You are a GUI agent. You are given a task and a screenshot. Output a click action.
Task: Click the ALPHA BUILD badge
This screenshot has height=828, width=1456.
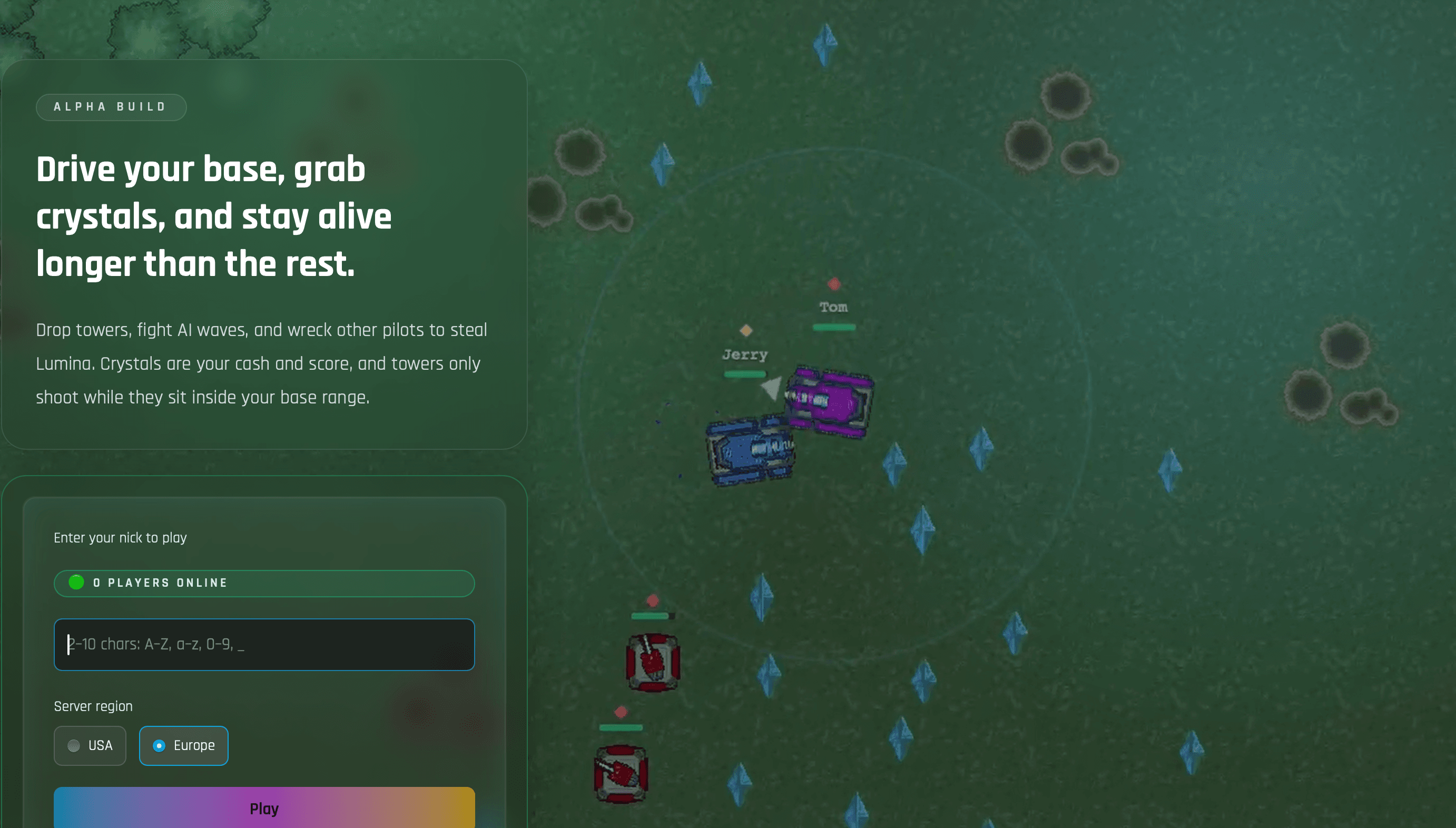[x=112, y=107]
